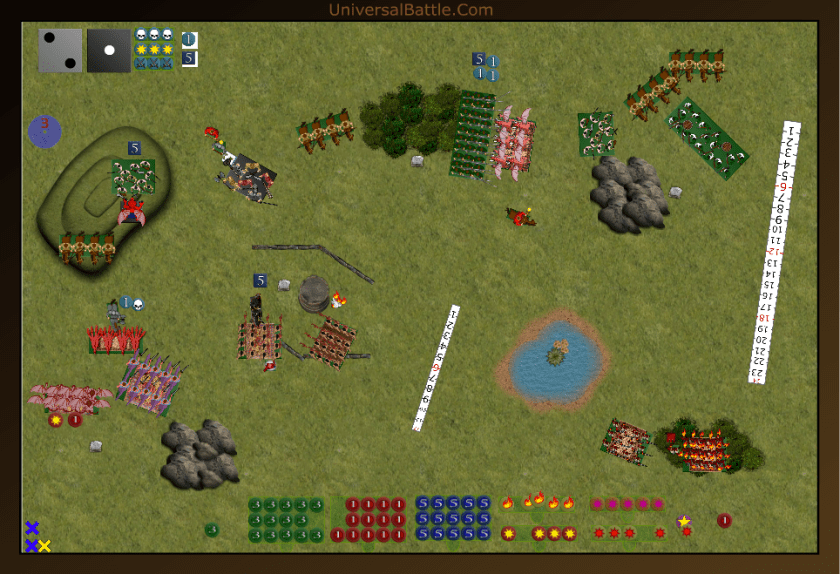Screen dimensions: 840x574
Task: Select the 1 tile beside the skull tokens
Action: (190, 40)
